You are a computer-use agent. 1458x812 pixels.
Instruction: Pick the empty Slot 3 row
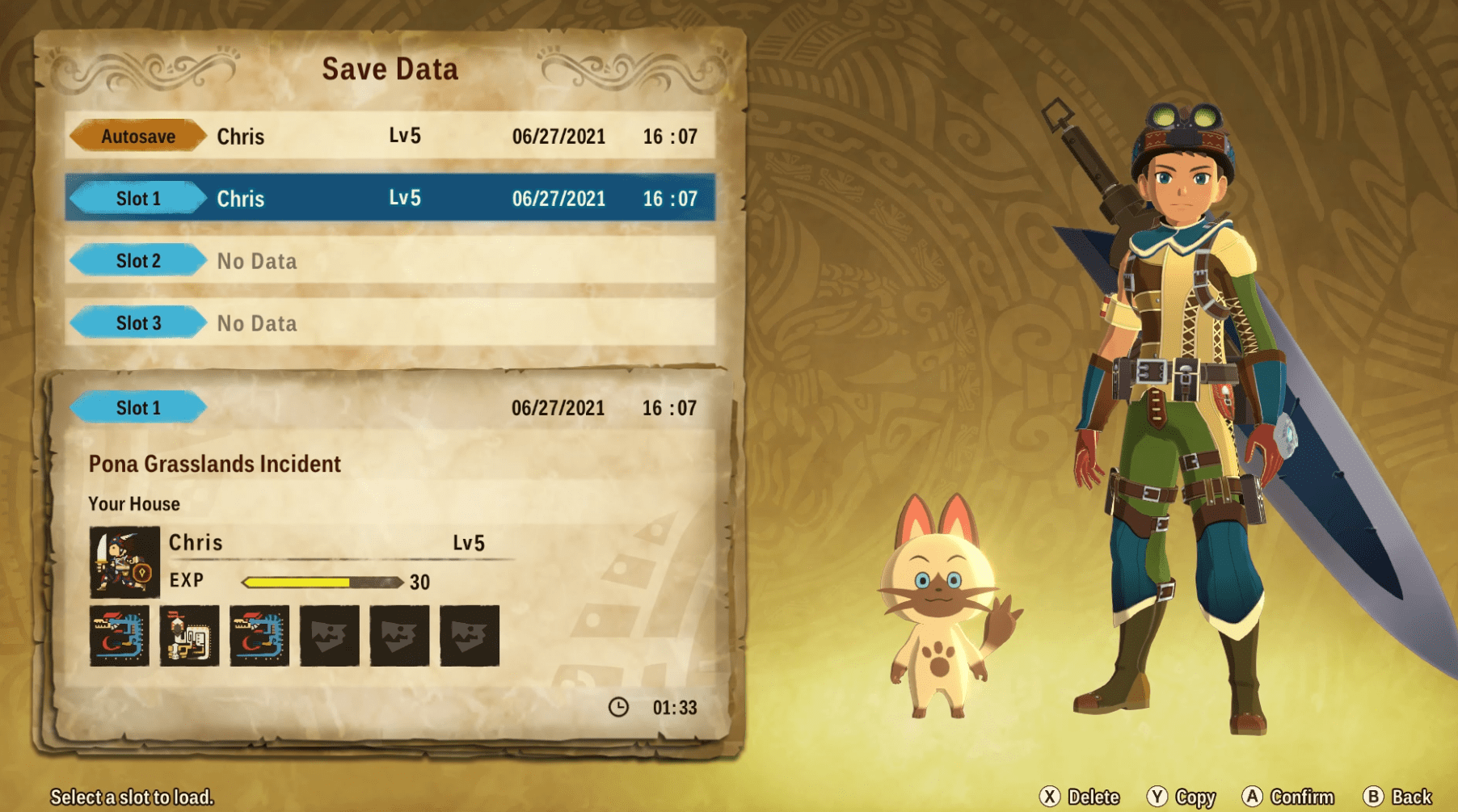(x=390, y=322)
